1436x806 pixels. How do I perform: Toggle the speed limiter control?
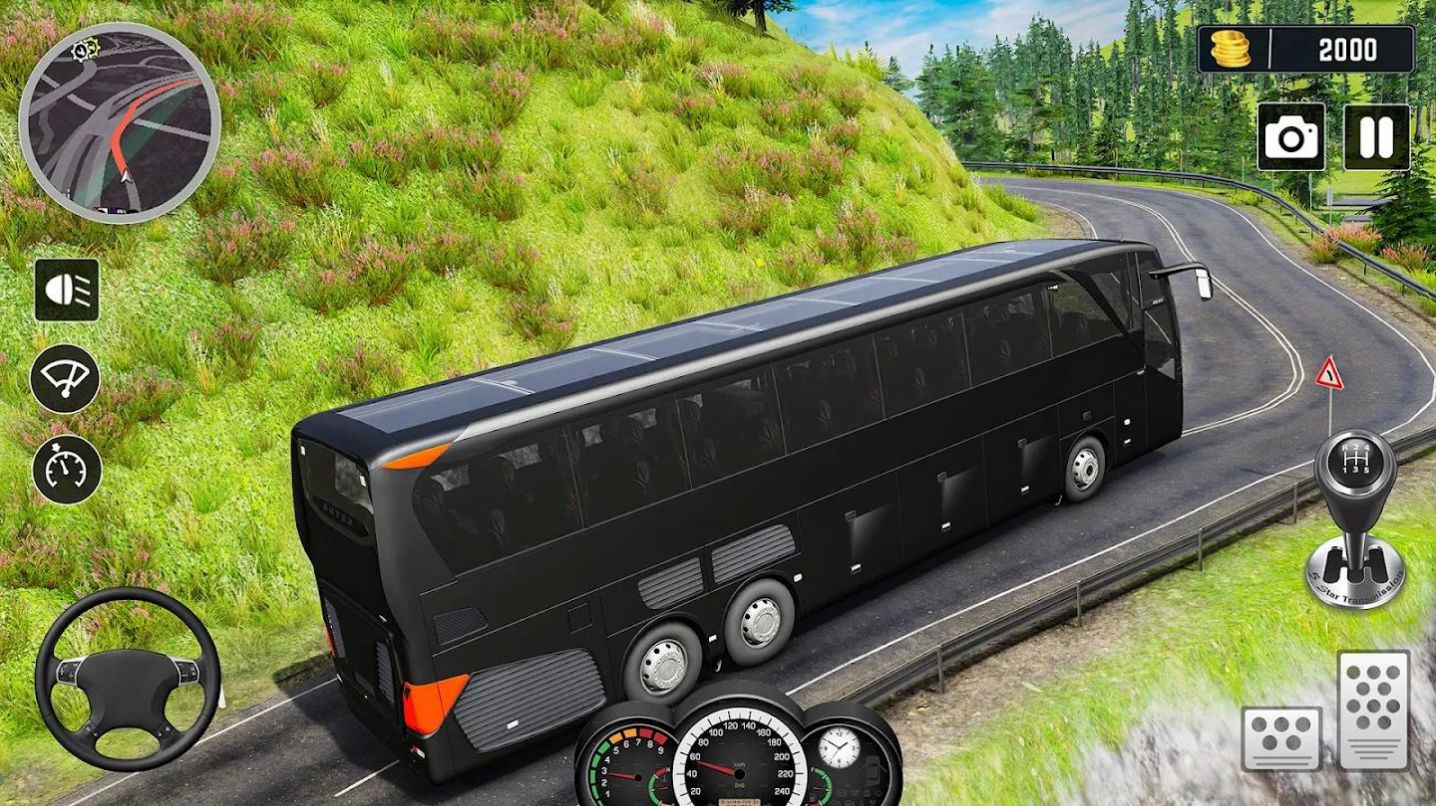[x=65, y=466]
